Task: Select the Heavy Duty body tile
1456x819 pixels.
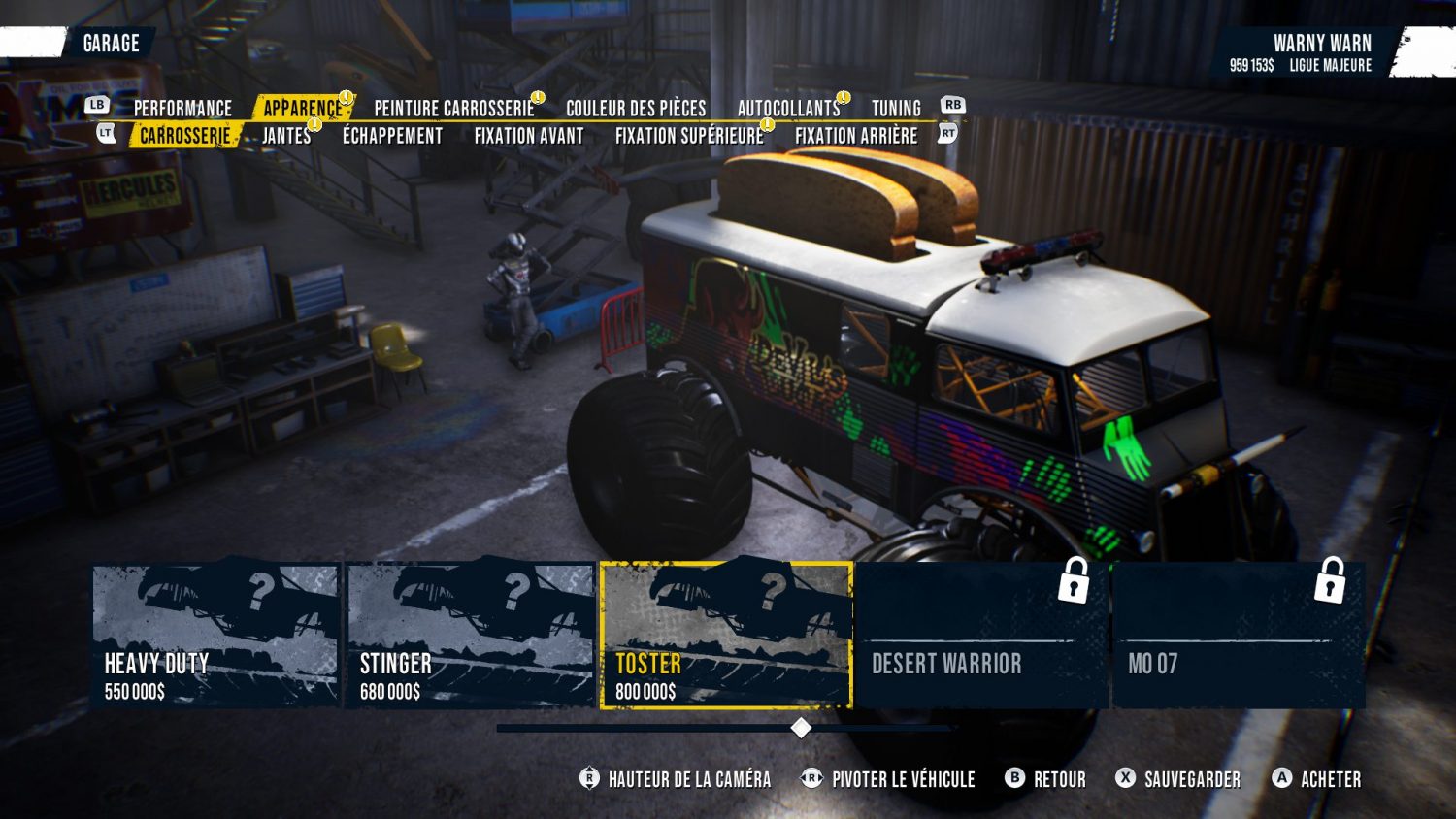Action: (x=215, y=636)
